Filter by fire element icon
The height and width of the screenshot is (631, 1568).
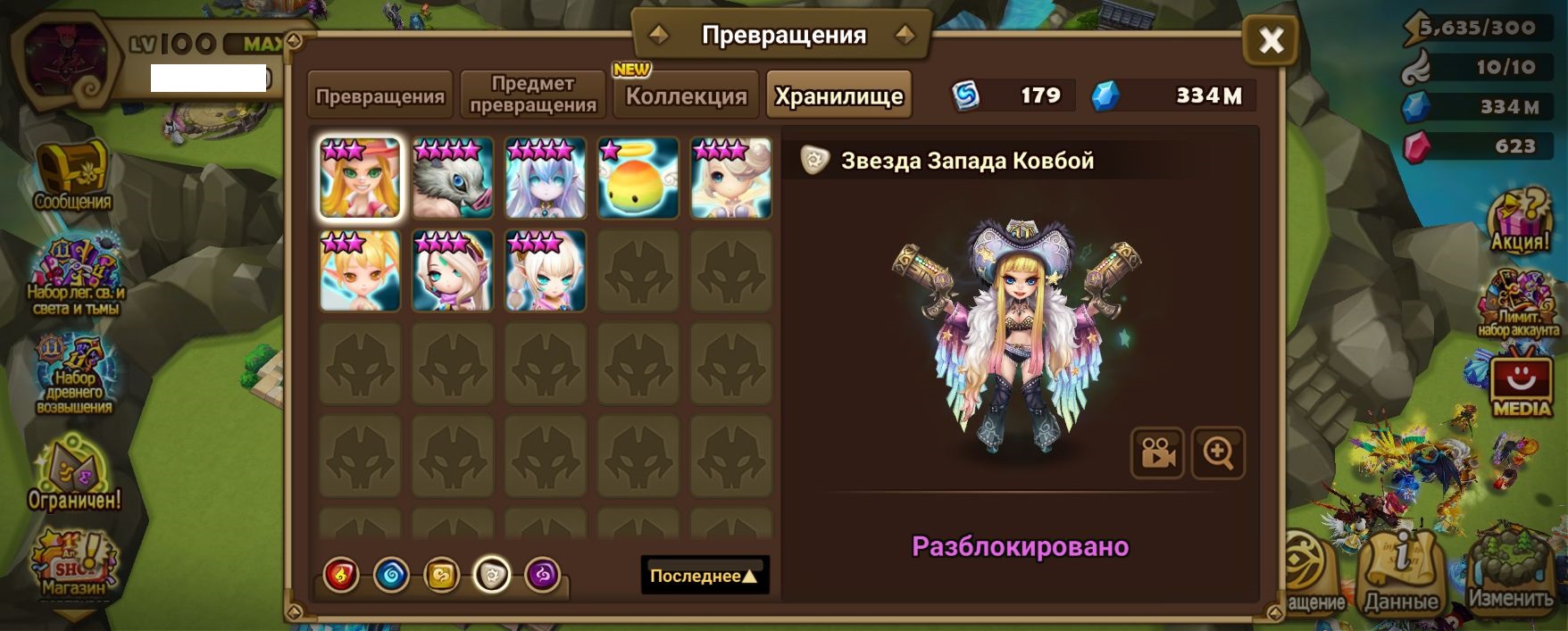pyautogui.click(x=341, y=575)
